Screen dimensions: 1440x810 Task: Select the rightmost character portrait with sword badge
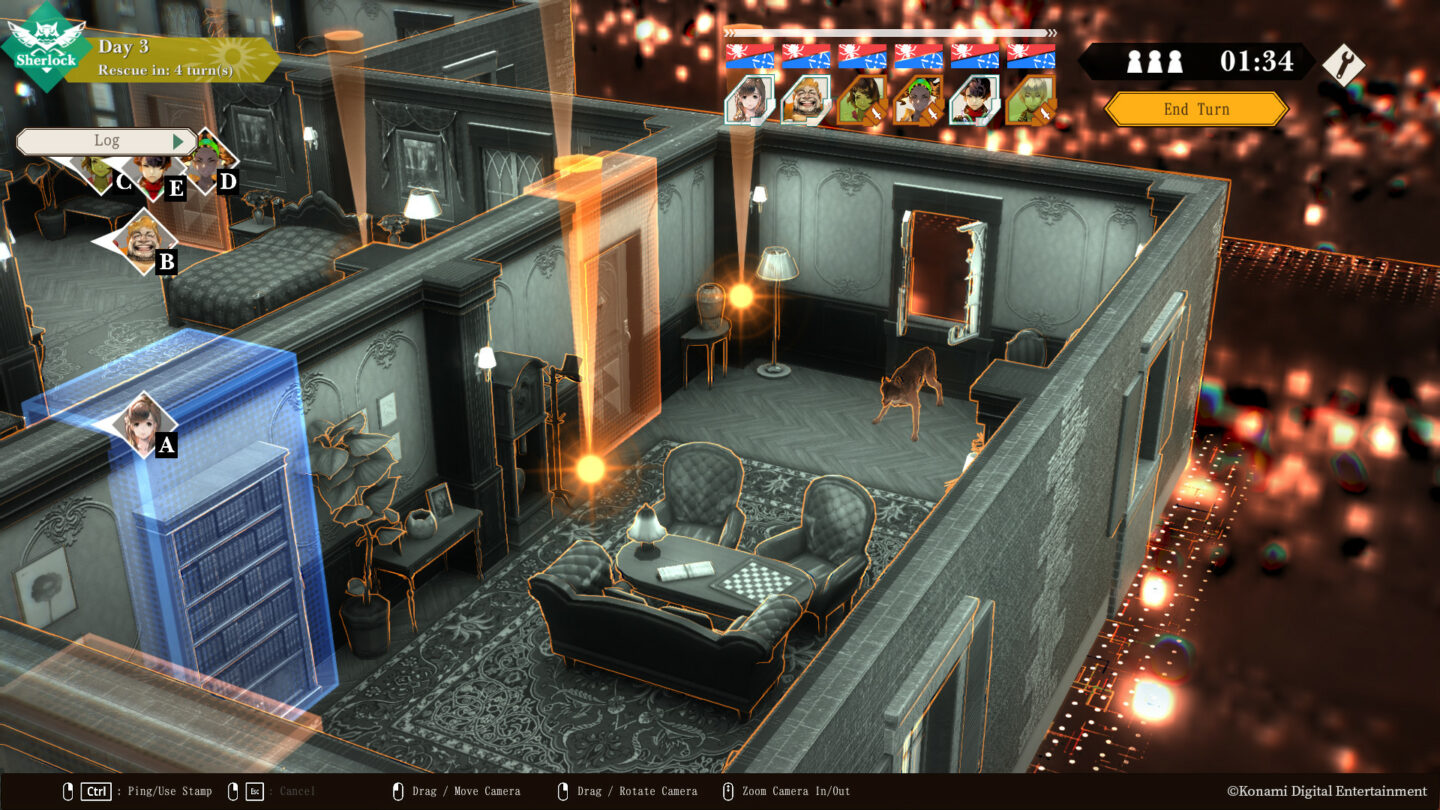[x=1033, y=100]
